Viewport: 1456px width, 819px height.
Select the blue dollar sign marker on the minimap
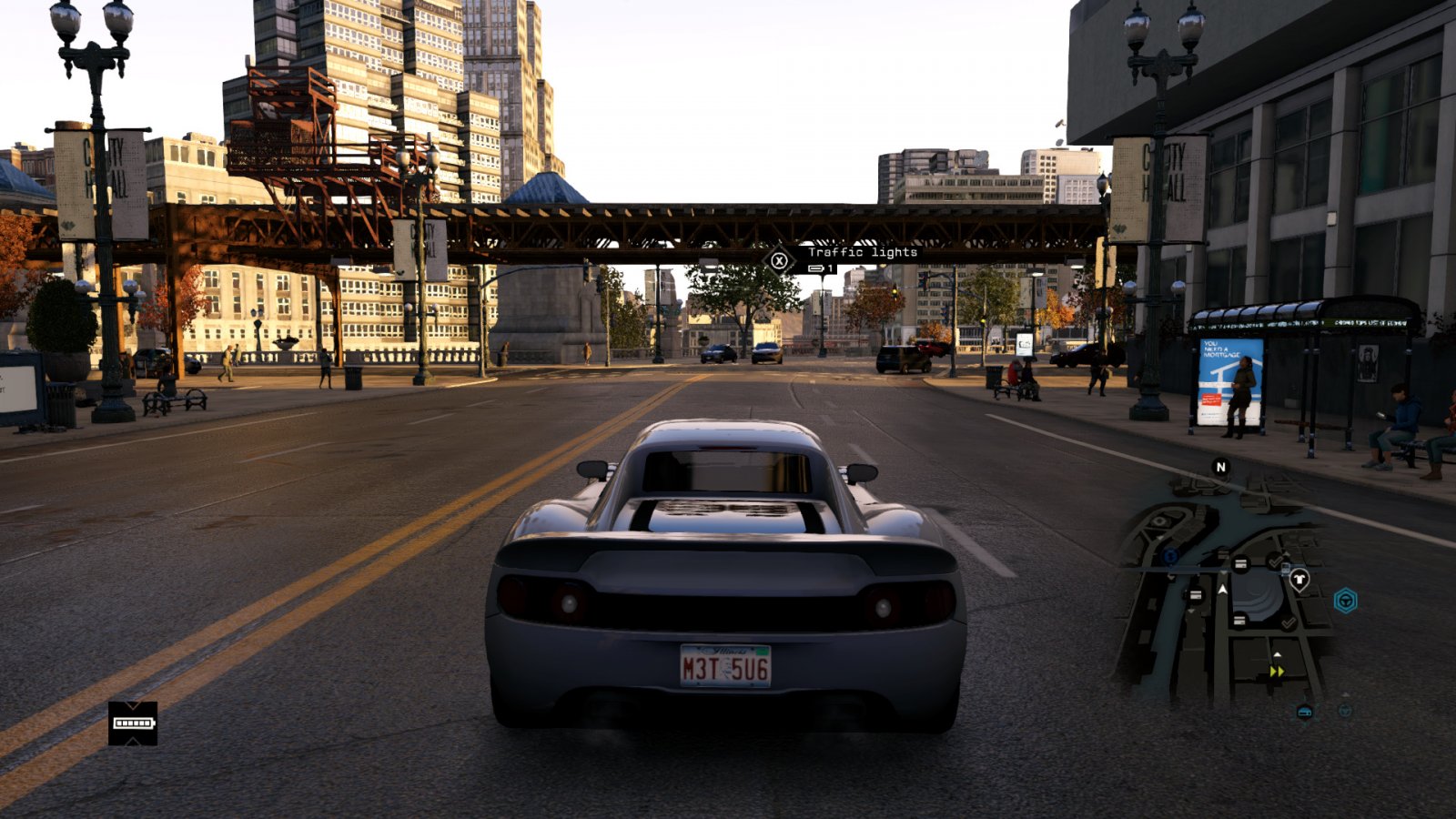[1170, 555]
